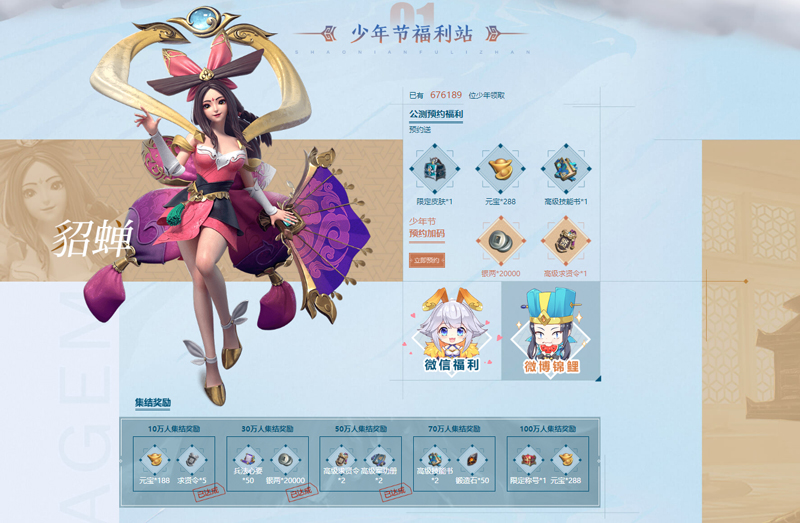Select the 银两*20000 reward in the 30万人 tier
The image size is (800, 523).
click(287, 459)
